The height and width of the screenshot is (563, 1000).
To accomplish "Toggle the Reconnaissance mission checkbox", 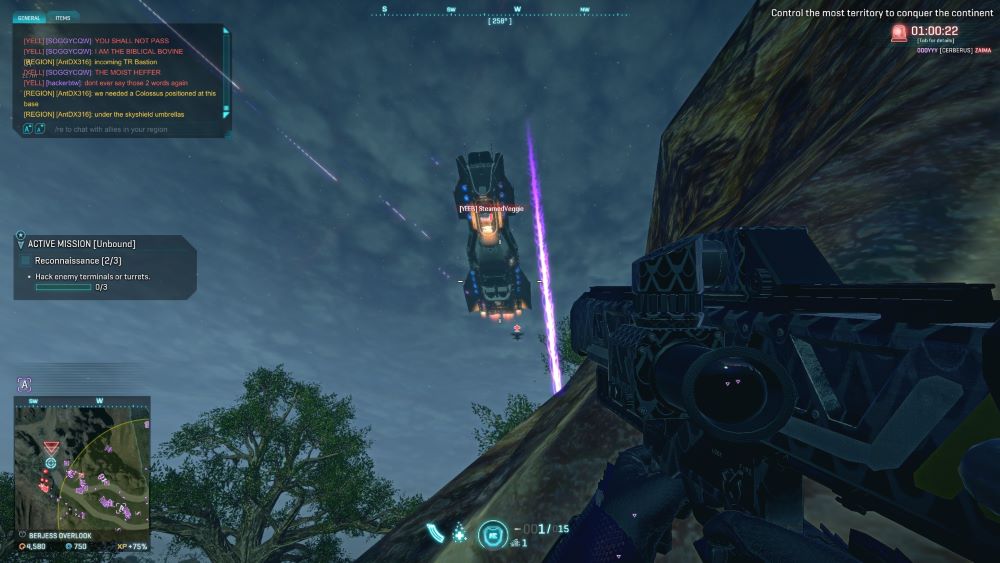I will click(x=26, y=261).
